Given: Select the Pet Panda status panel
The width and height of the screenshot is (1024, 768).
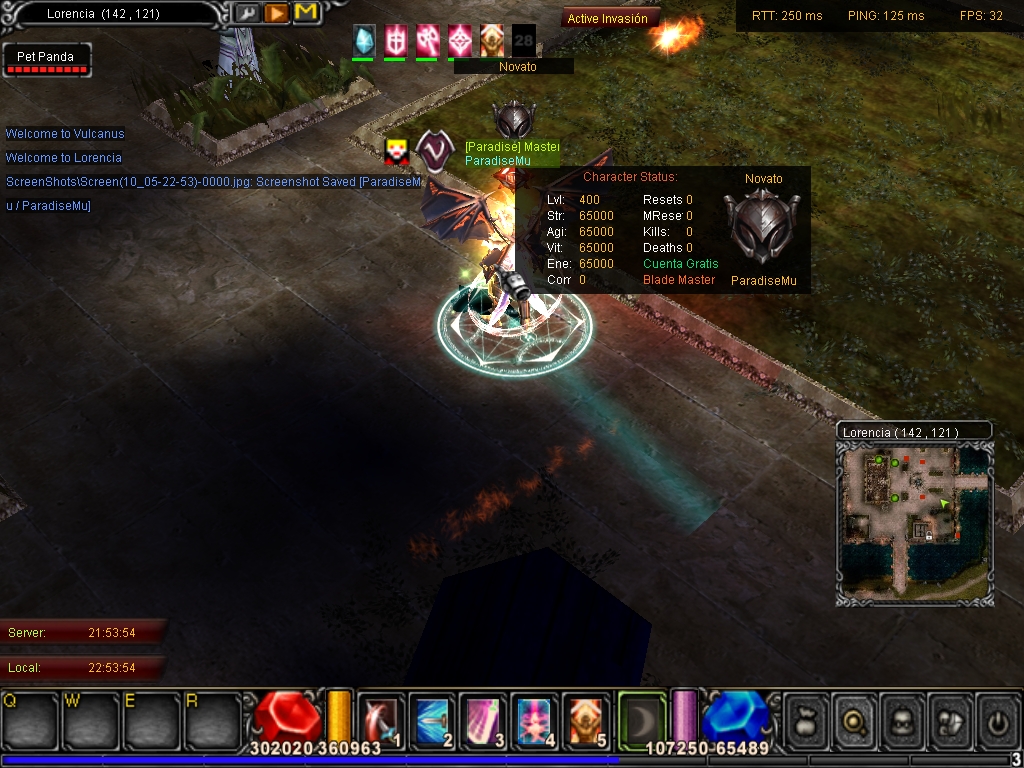Looking at the screenshot, I should (46, 60).
